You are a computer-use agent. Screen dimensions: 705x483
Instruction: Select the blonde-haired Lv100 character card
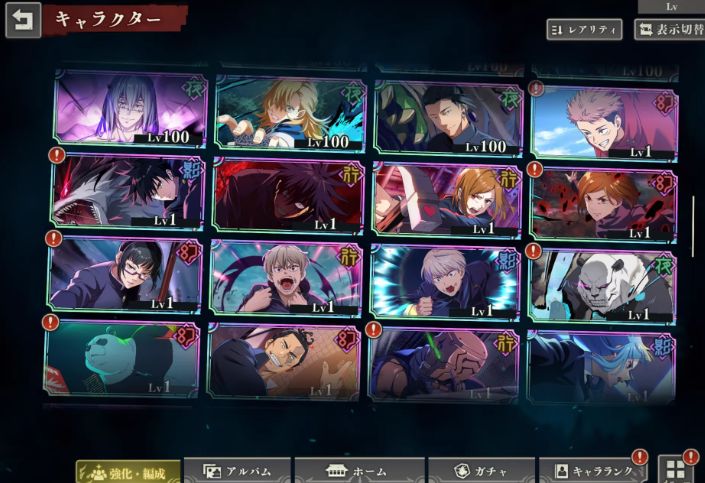[x=290, y=112]
